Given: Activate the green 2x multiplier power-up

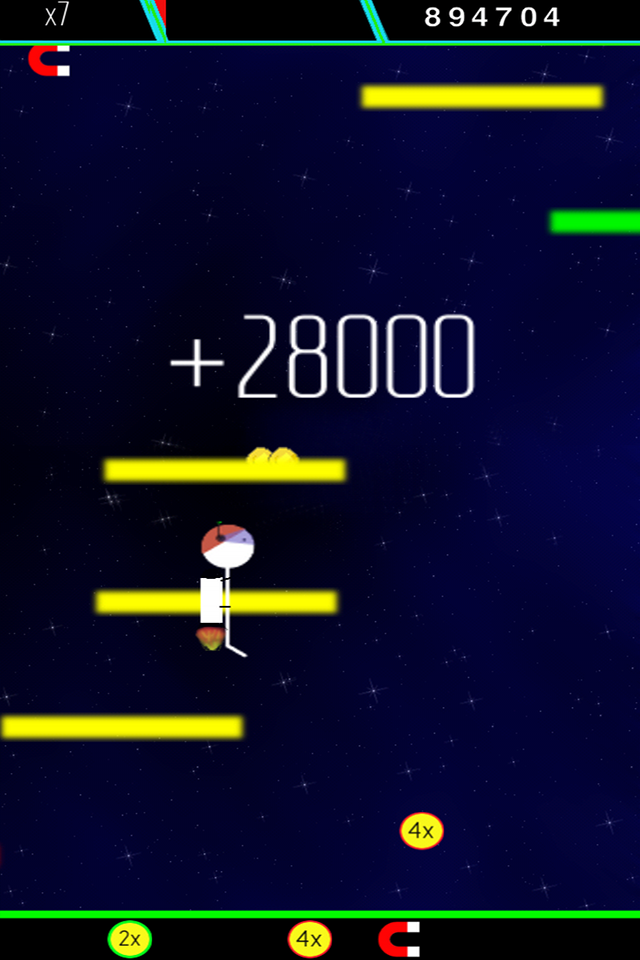Looking at the screenshot, I should 130,939.
